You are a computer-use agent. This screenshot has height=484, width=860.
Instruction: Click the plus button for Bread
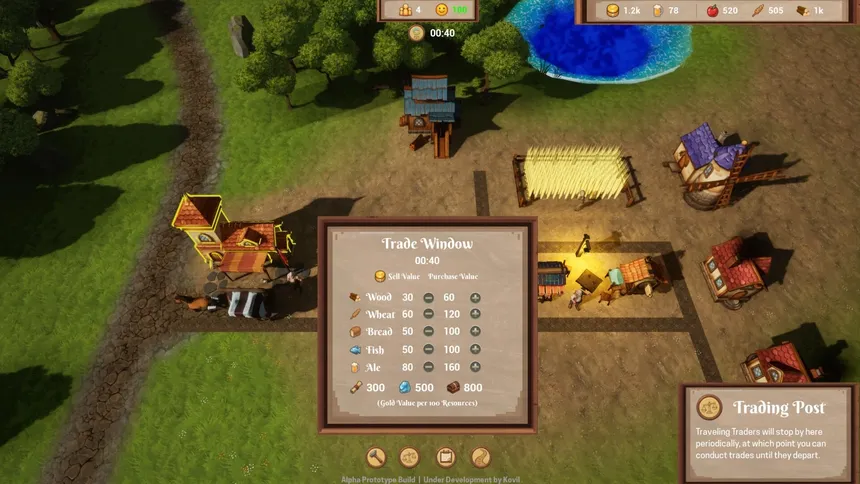pos(475,331)
